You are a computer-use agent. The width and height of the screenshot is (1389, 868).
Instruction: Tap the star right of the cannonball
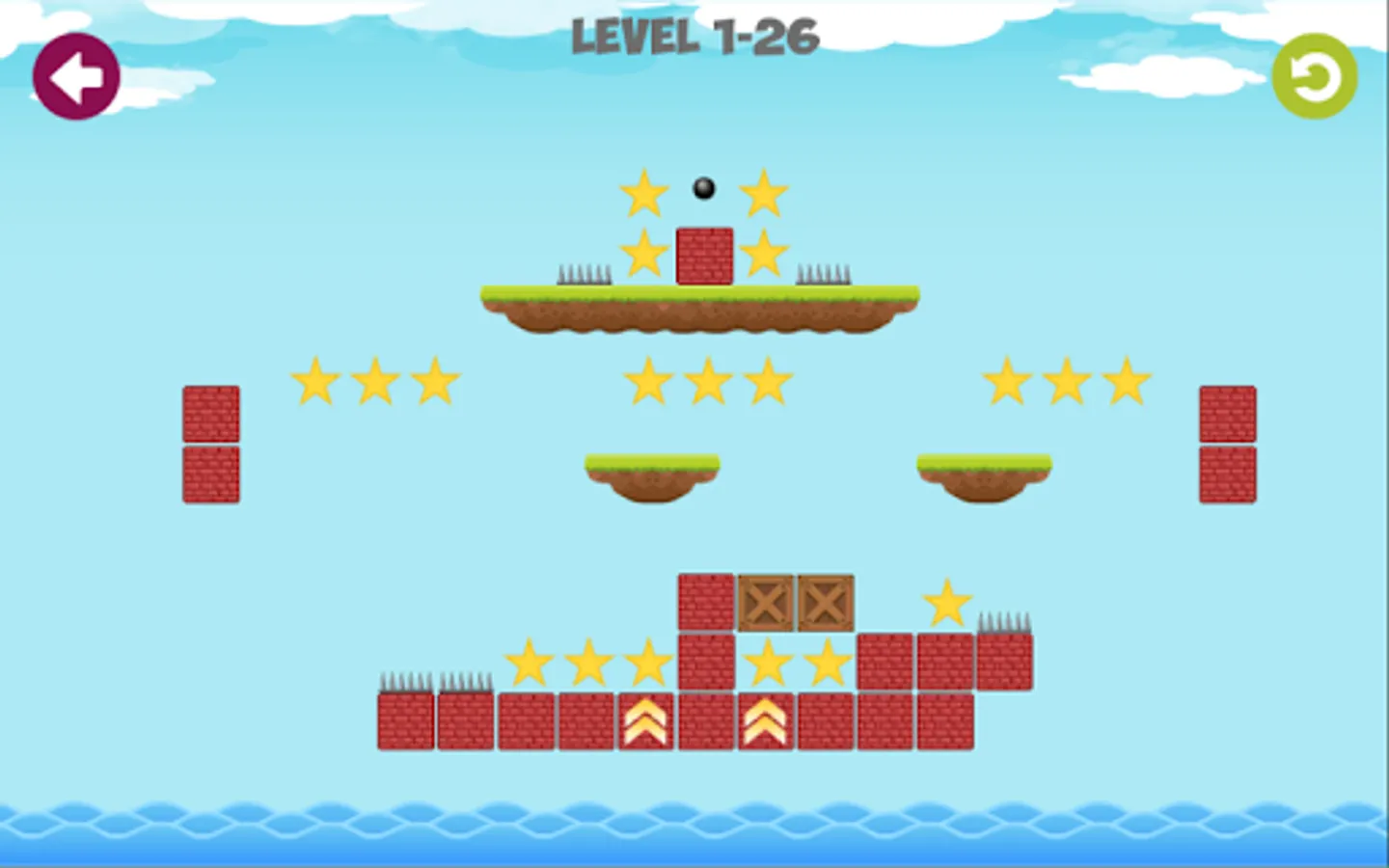pos(763,191)
